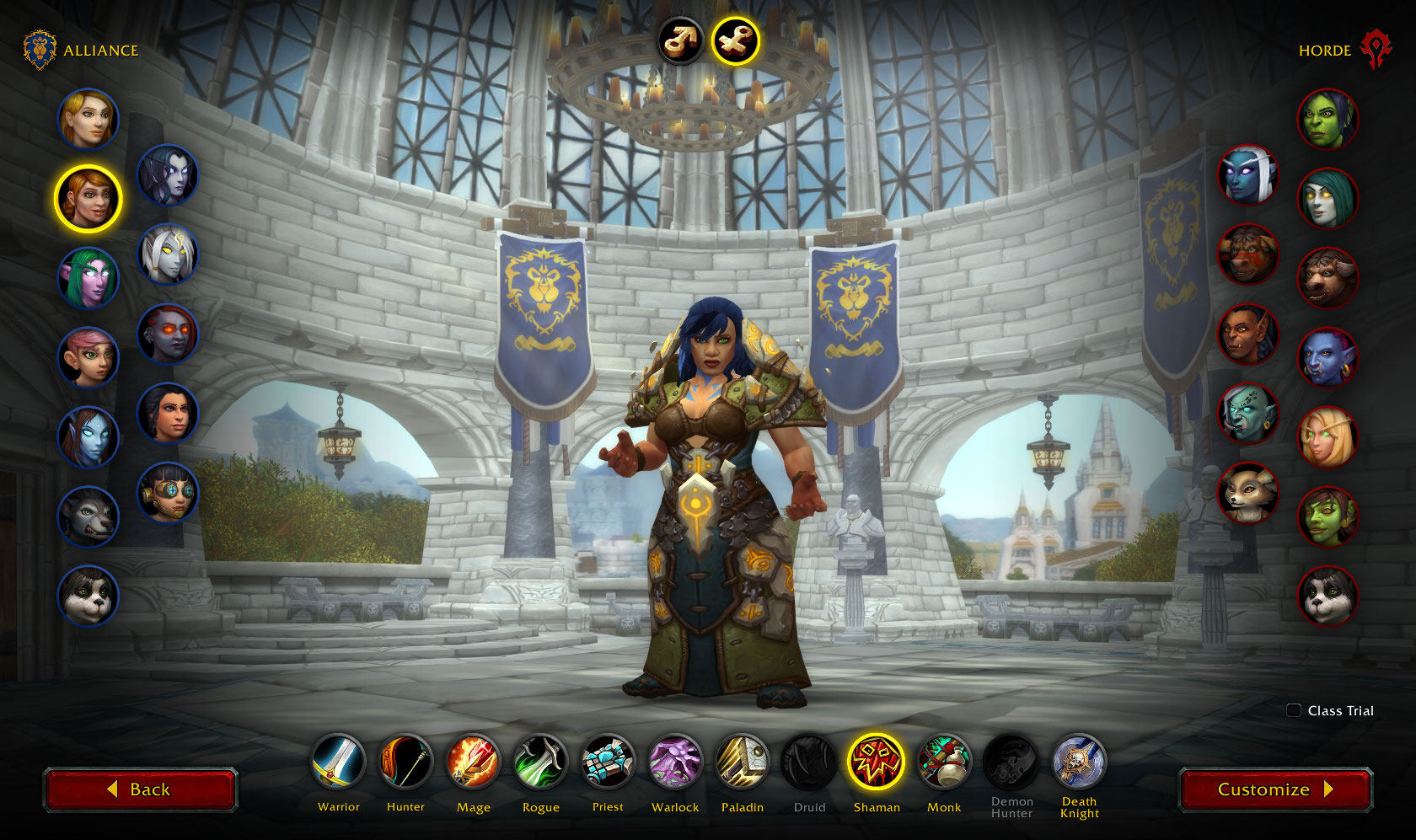This screenshot has height=840, width=1416.
Task: Pick the pink-haired Gnome race portrait
Action: [88, 357]
